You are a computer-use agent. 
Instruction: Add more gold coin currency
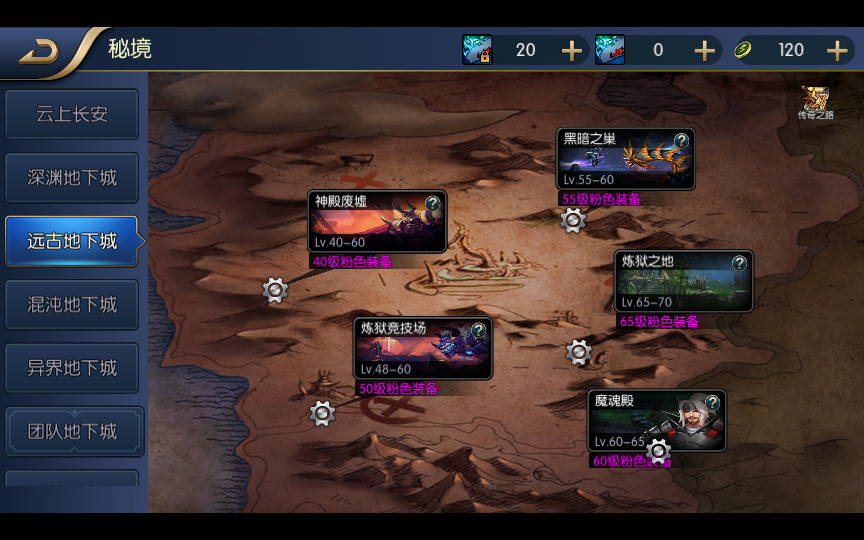837,50
